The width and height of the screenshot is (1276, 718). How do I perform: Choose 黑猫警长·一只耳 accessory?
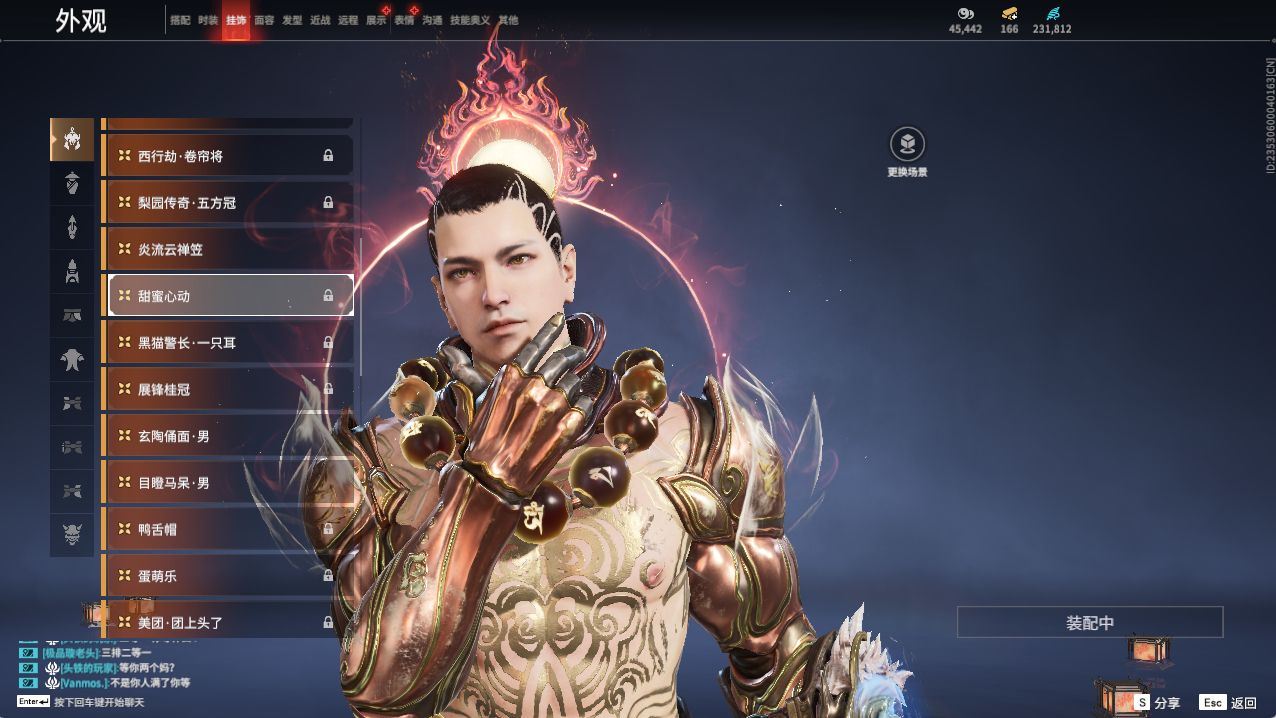[x=228, y=343]
